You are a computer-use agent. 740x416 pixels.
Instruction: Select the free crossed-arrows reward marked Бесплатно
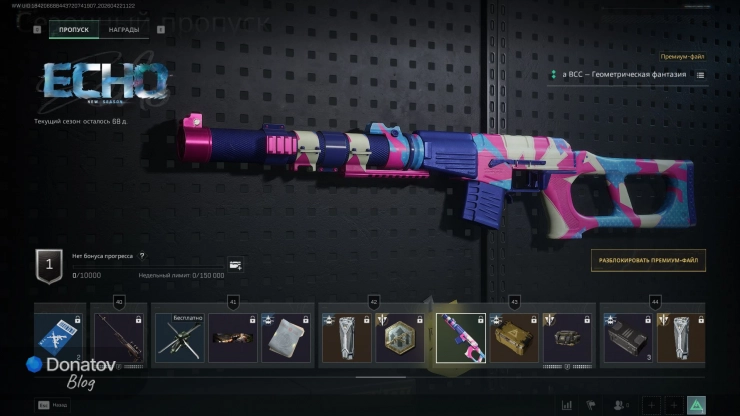click(x=180, y=337)
